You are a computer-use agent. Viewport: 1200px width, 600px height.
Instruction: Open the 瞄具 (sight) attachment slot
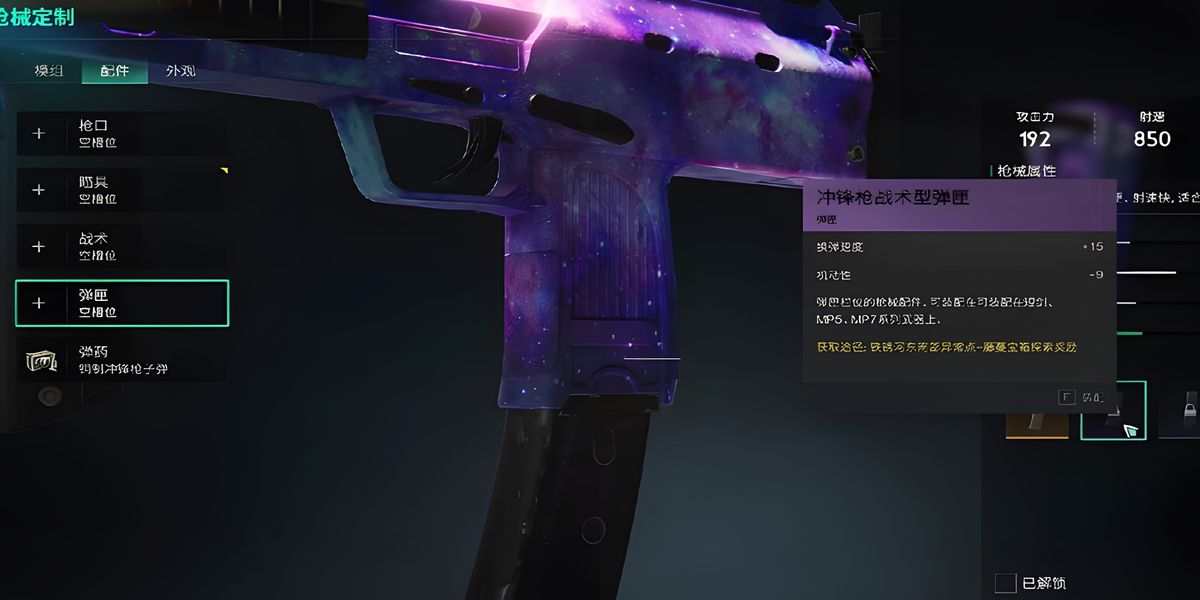point(121,190)
